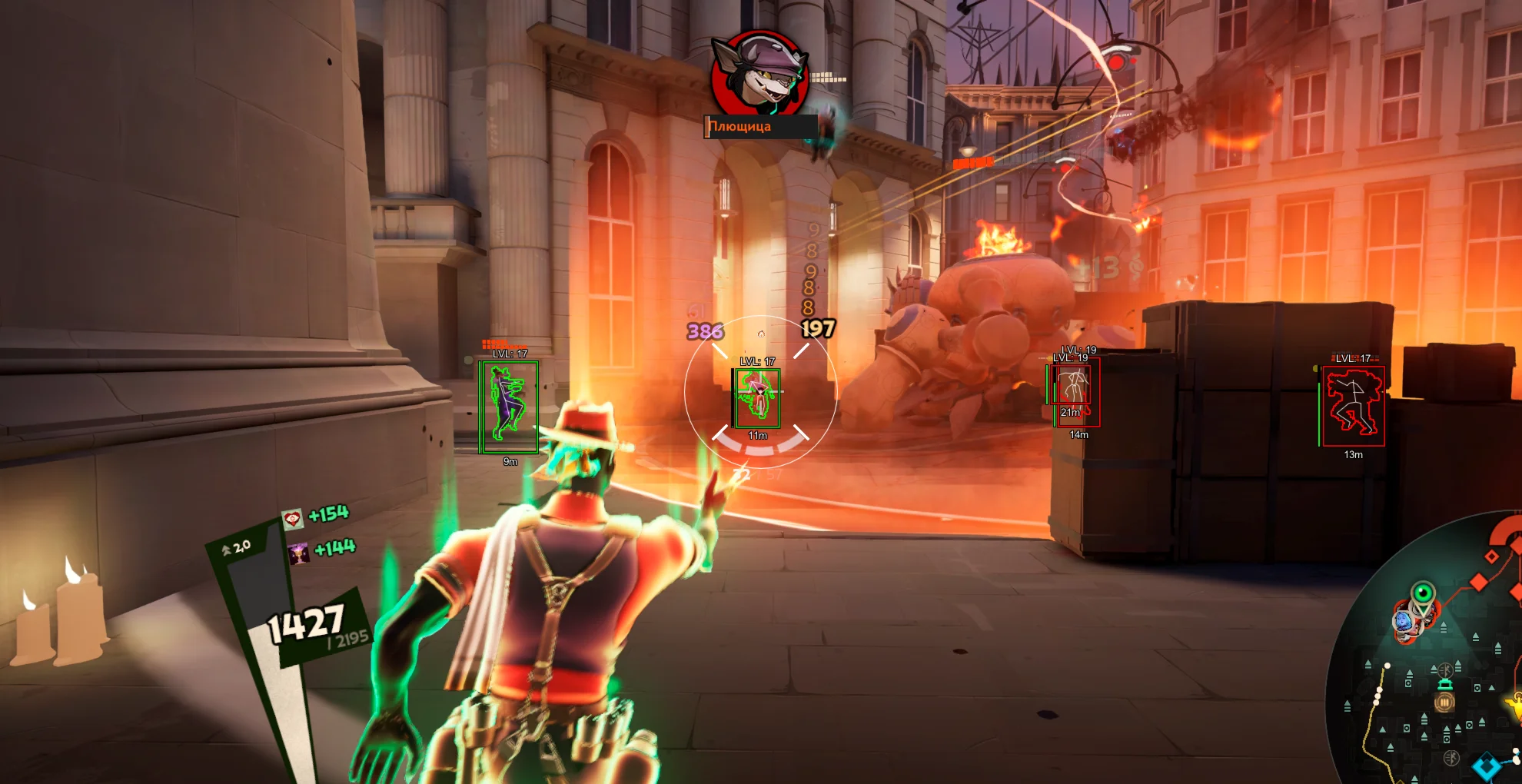Click the 386 damage number near the crosshair
The width and height of the screenshot is (1522, 784).
pyautogui.click(x=705, y=332)
